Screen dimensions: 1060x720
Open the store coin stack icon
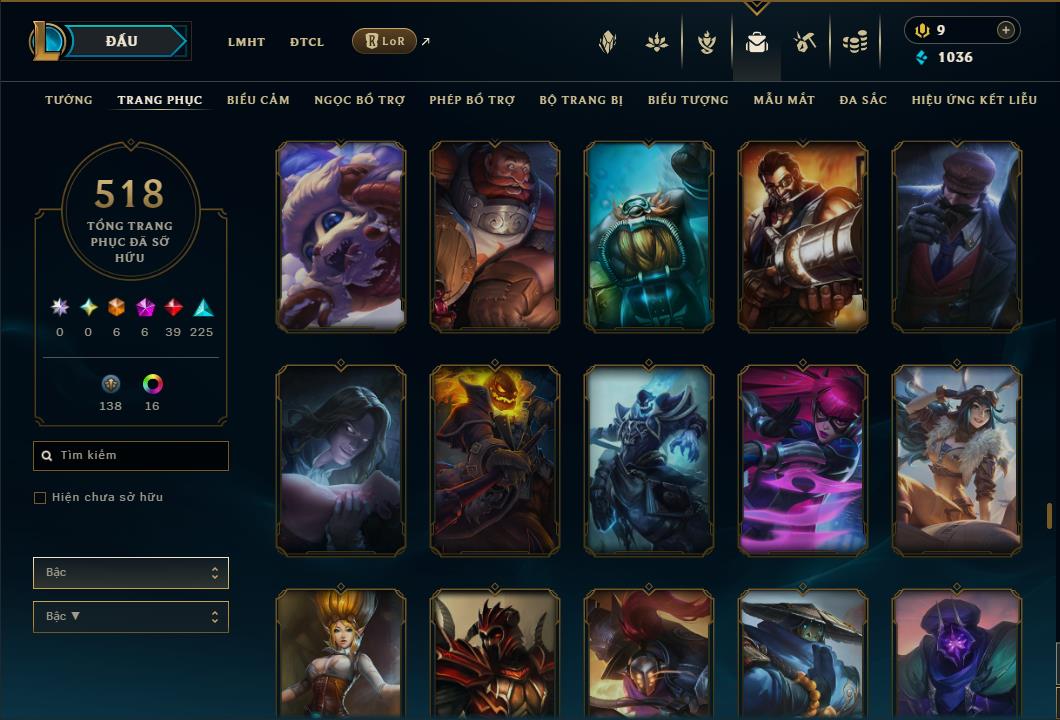[854, 42]
